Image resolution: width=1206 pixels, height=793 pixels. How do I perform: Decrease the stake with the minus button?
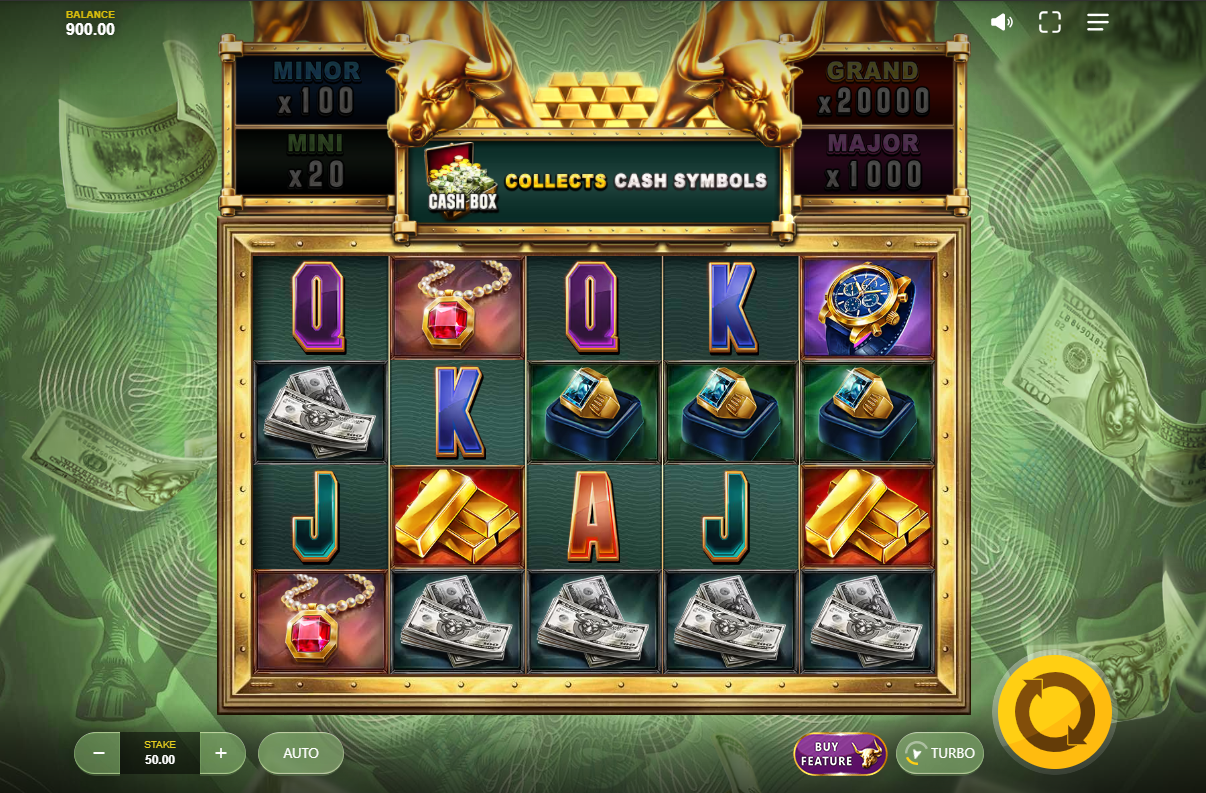[x=98, y=753]
